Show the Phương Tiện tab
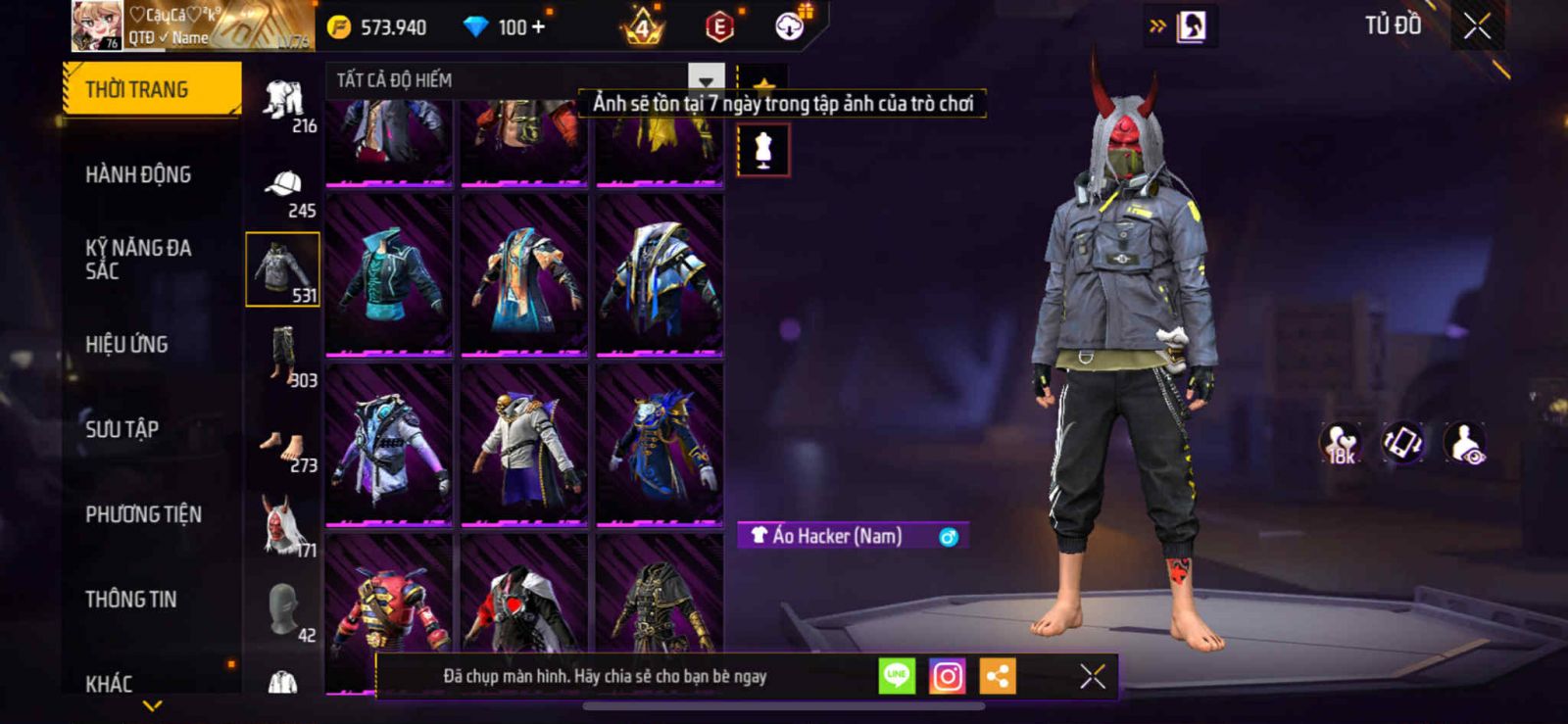Image resolution: width=1568 pixels, height=724 pixels. [x=143, y=514]
